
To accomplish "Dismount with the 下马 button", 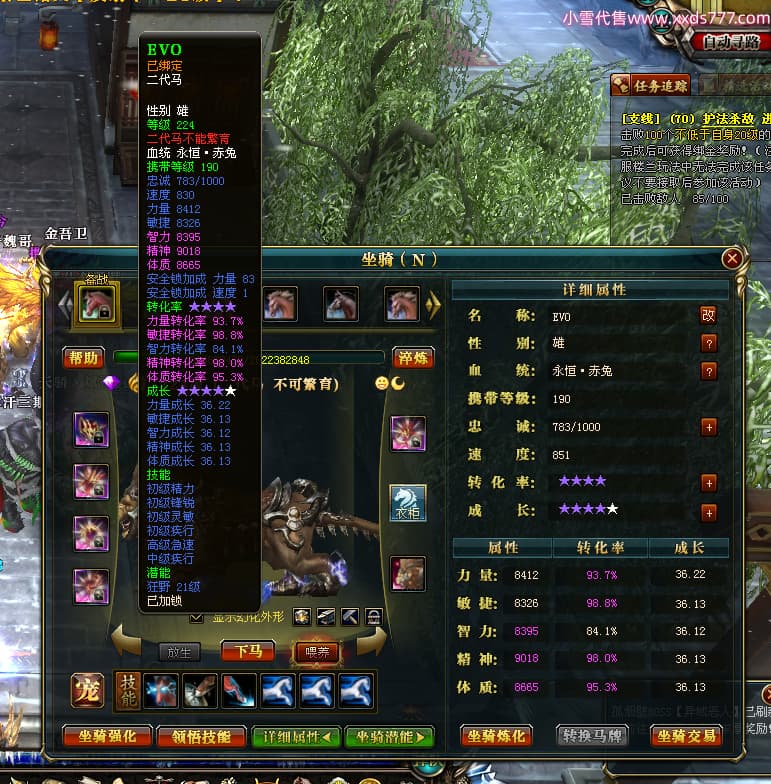I will tap(248, 652).
